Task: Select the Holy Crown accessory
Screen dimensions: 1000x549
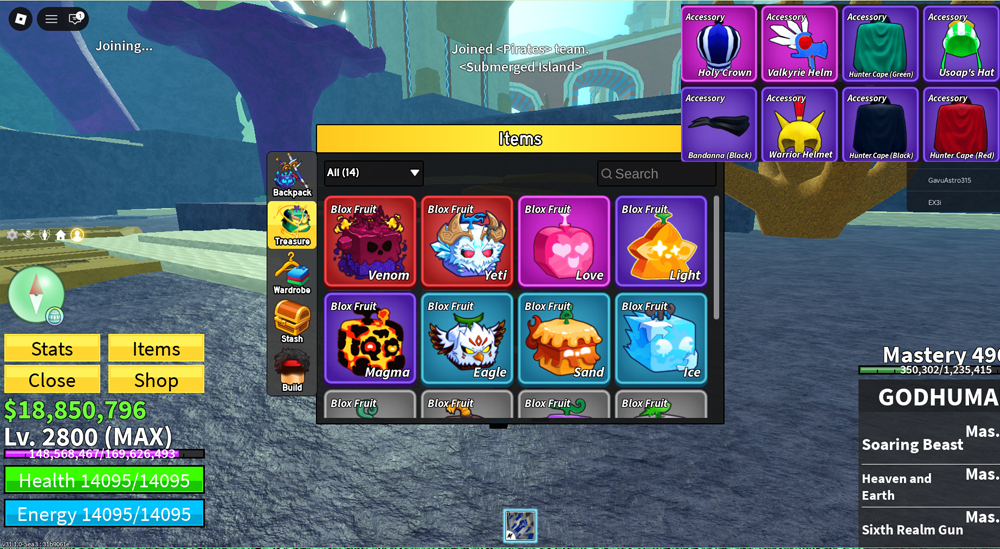Action: pos(720,44)
